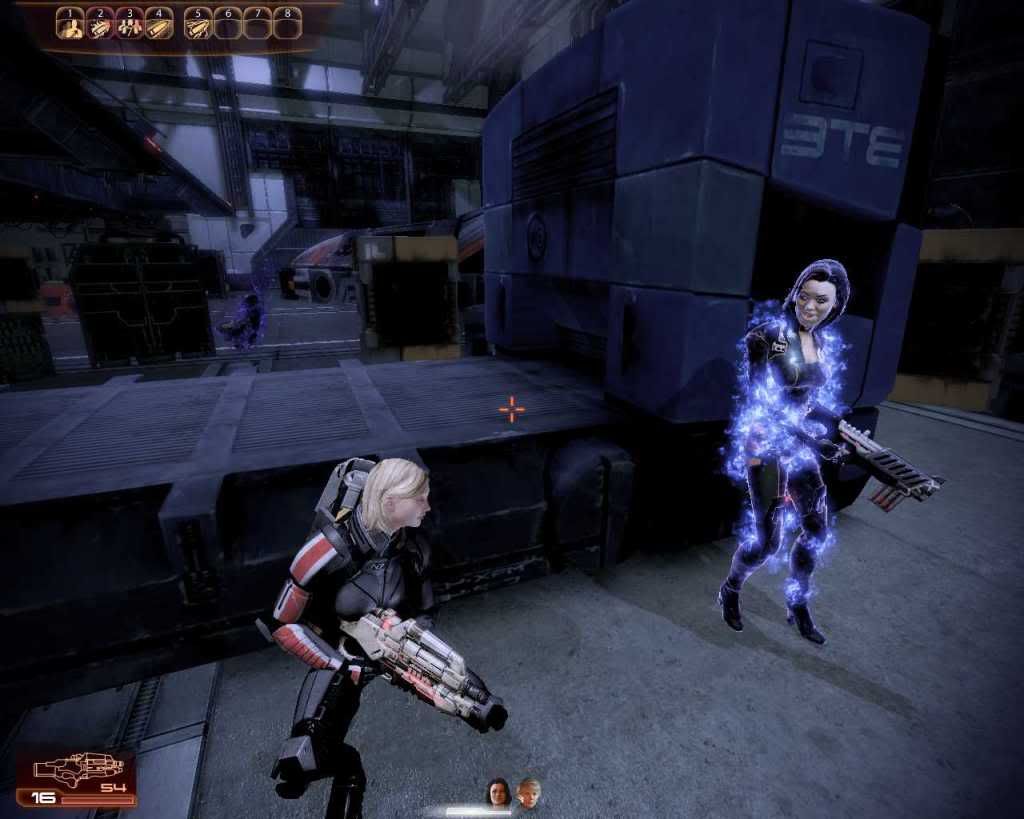Select the dark-haired squadmate portrait

[498, 792]
